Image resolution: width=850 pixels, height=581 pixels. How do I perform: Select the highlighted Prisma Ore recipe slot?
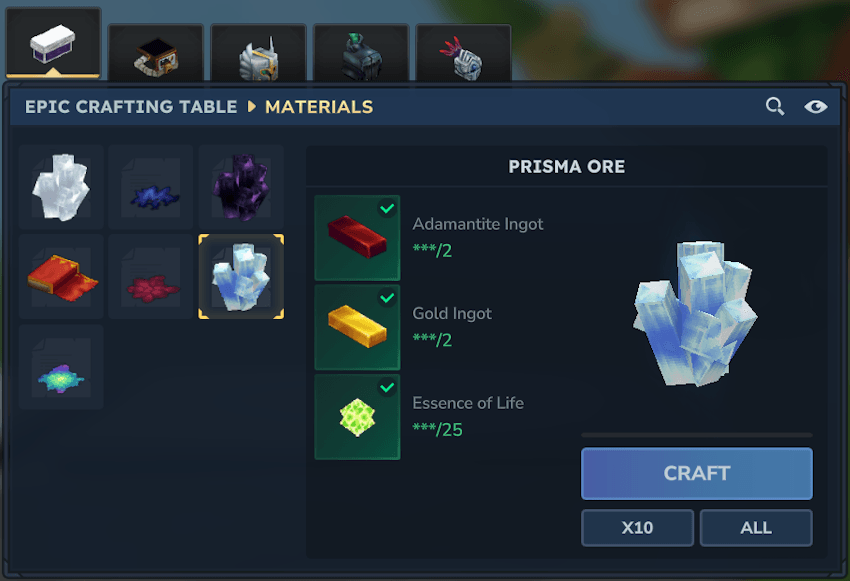tap(241, 277)
